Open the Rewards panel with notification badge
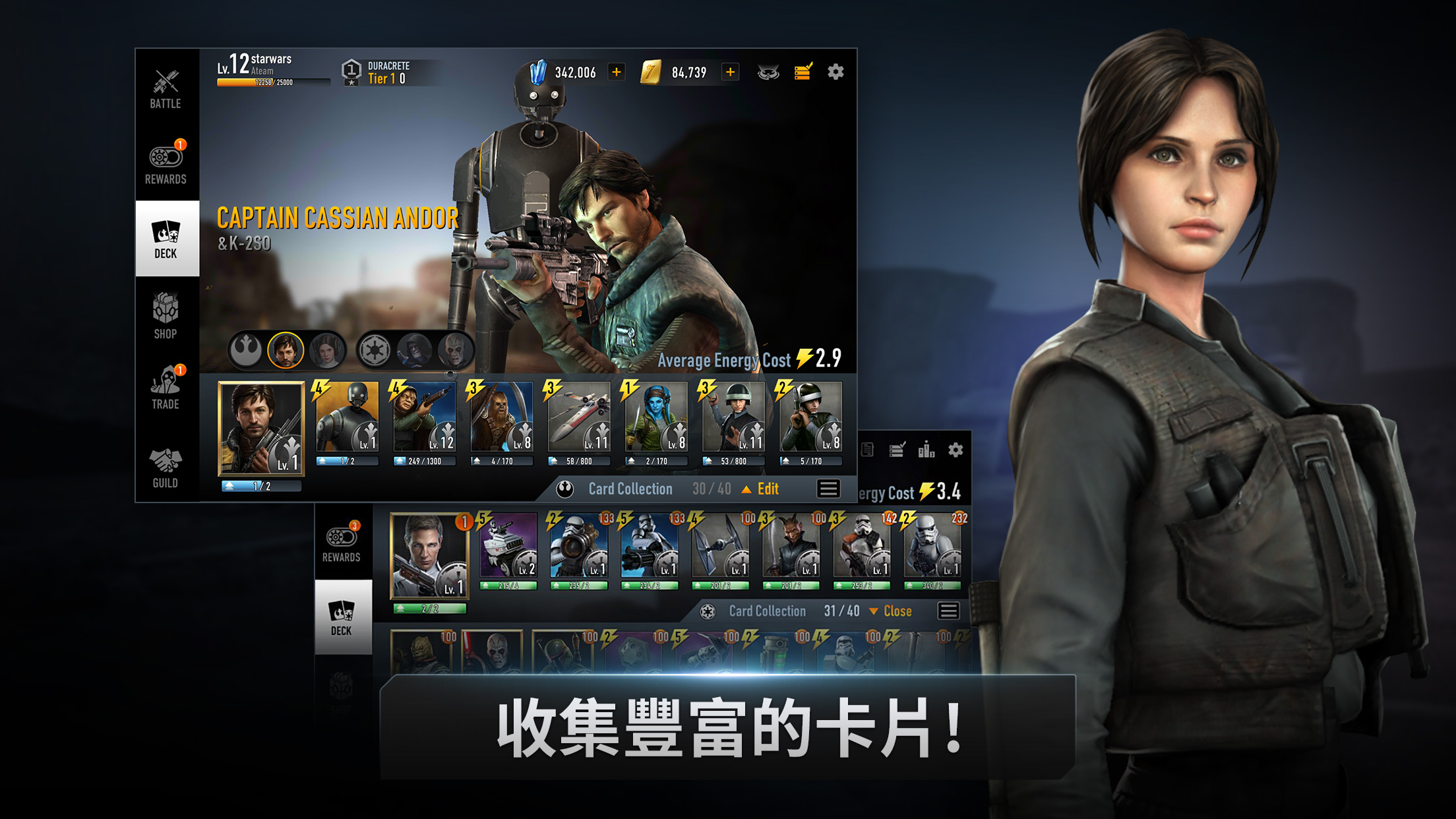The image size is (1456, 819). (166, 162)
